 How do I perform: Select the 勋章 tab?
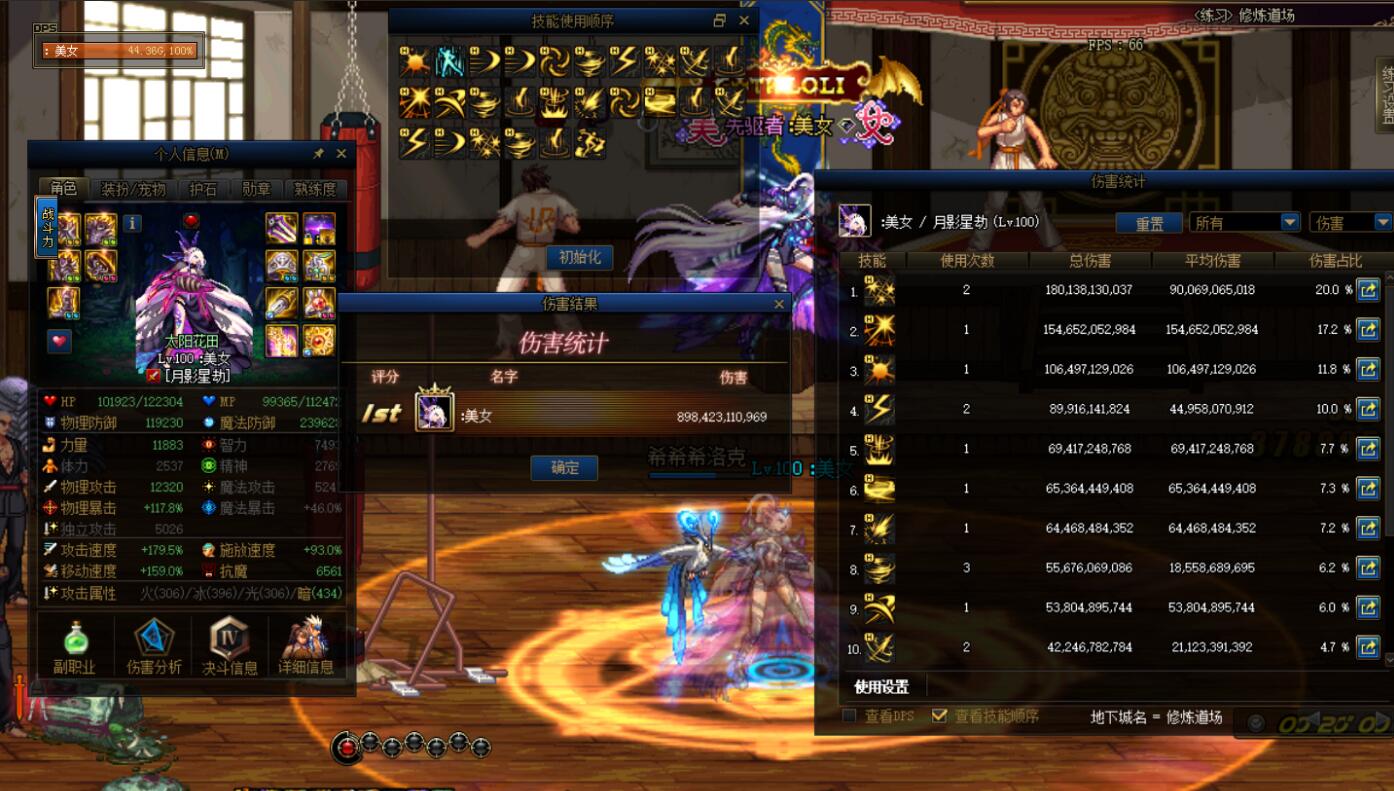pos(257,188)
